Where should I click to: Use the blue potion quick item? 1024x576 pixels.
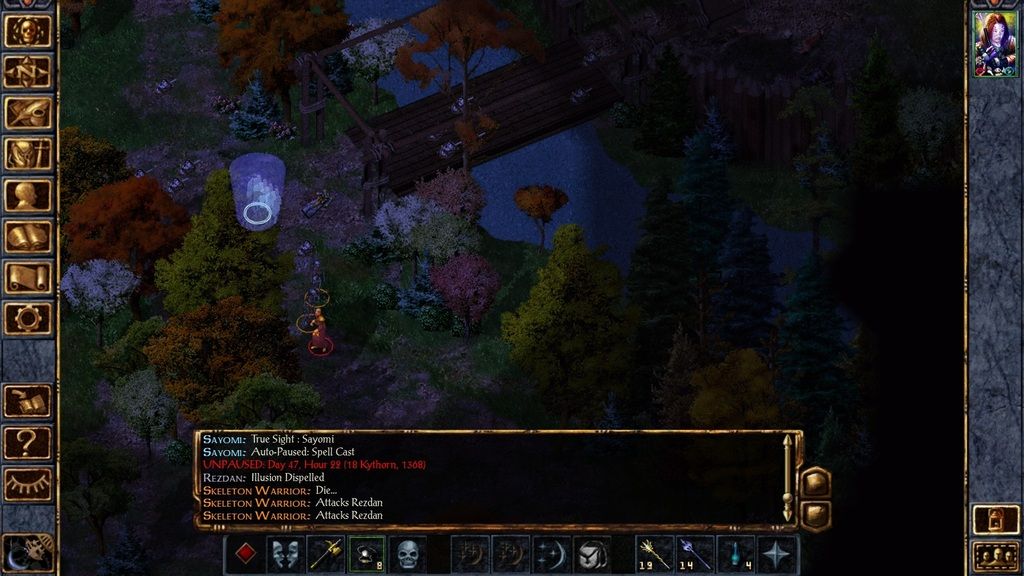point(736,553)
